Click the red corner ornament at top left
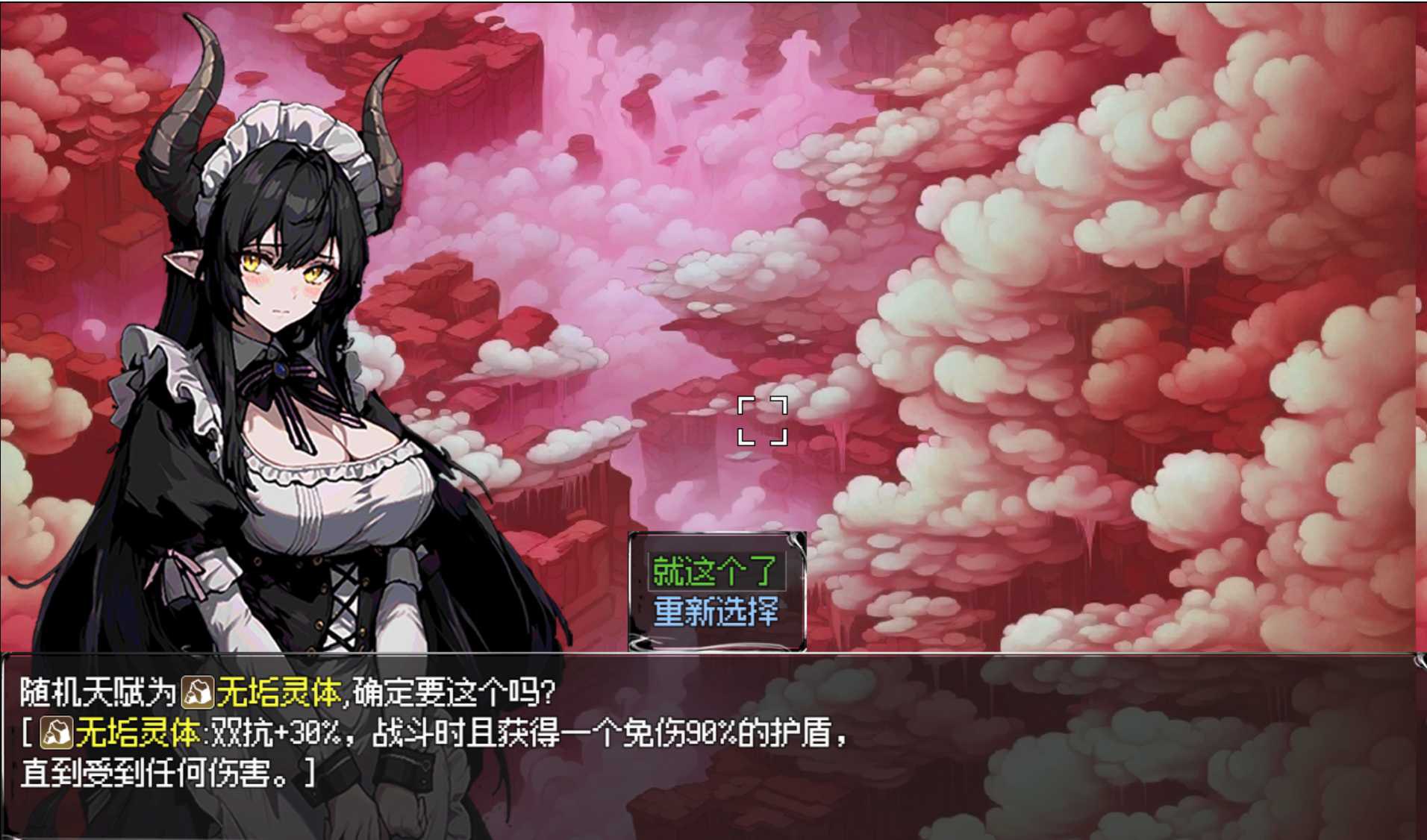This screenshot has height=840, width=1427. pyautogui.click(x=10, y=10)
